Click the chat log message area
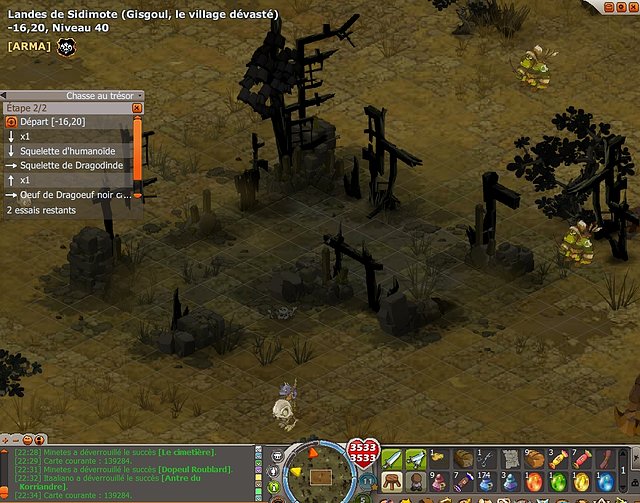Screen dimensions: 640x503 (130, 472)
